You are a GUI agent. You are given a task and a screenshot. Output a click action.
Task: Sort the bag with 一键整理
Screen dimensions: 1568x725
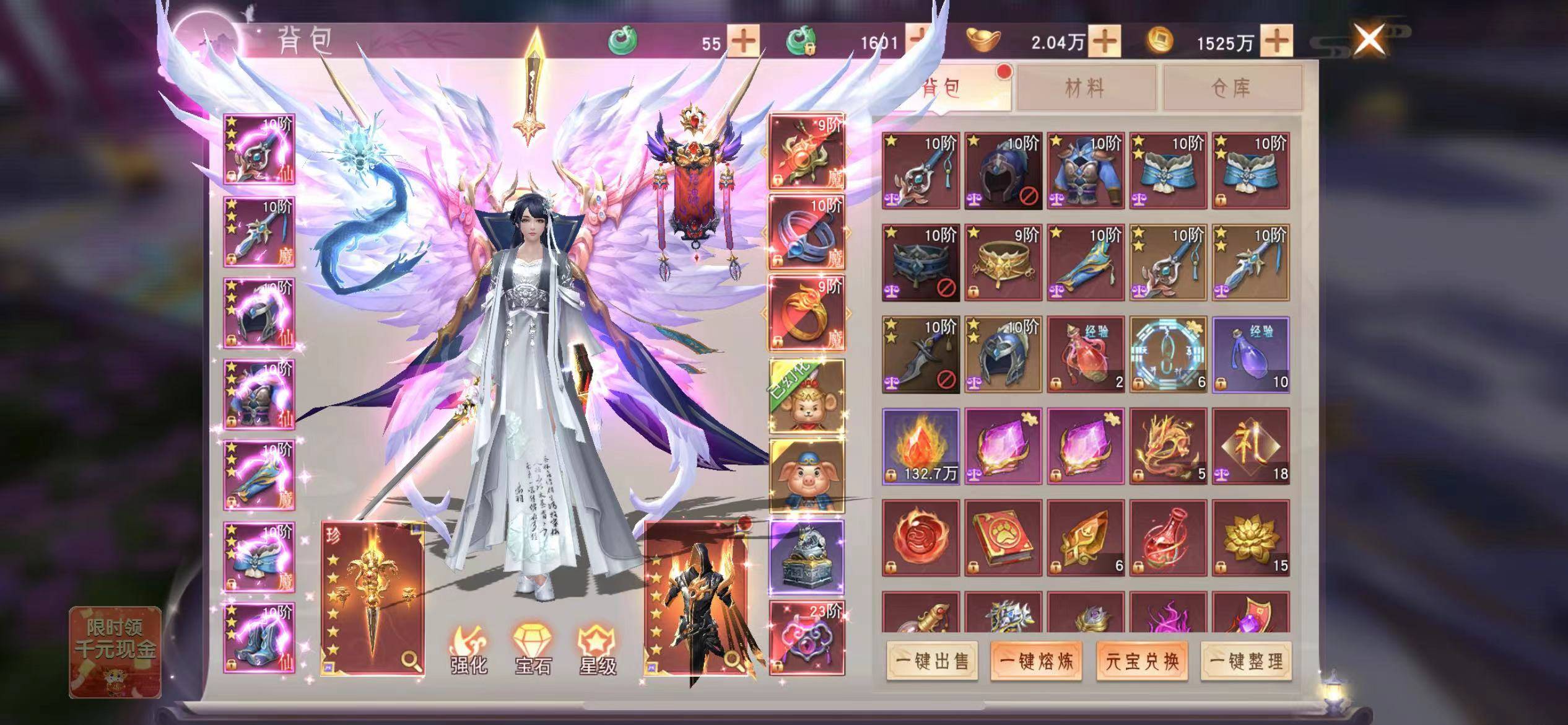(1246, 661)
